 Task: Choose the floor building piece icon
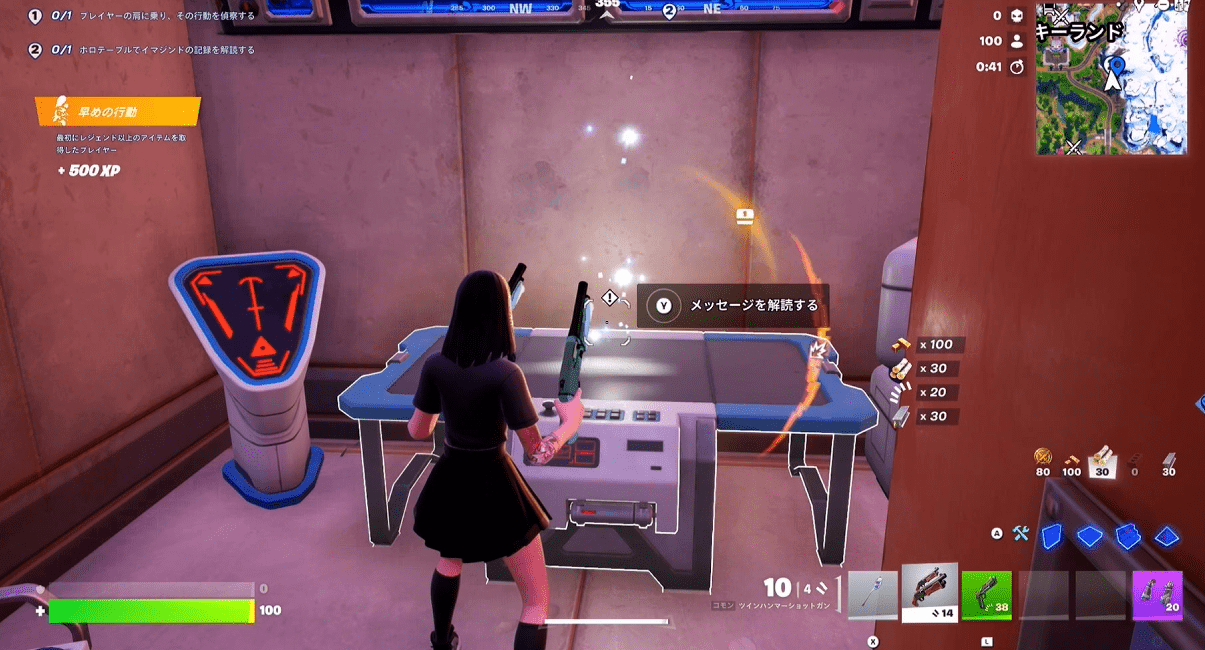(x=1089, y=536)
